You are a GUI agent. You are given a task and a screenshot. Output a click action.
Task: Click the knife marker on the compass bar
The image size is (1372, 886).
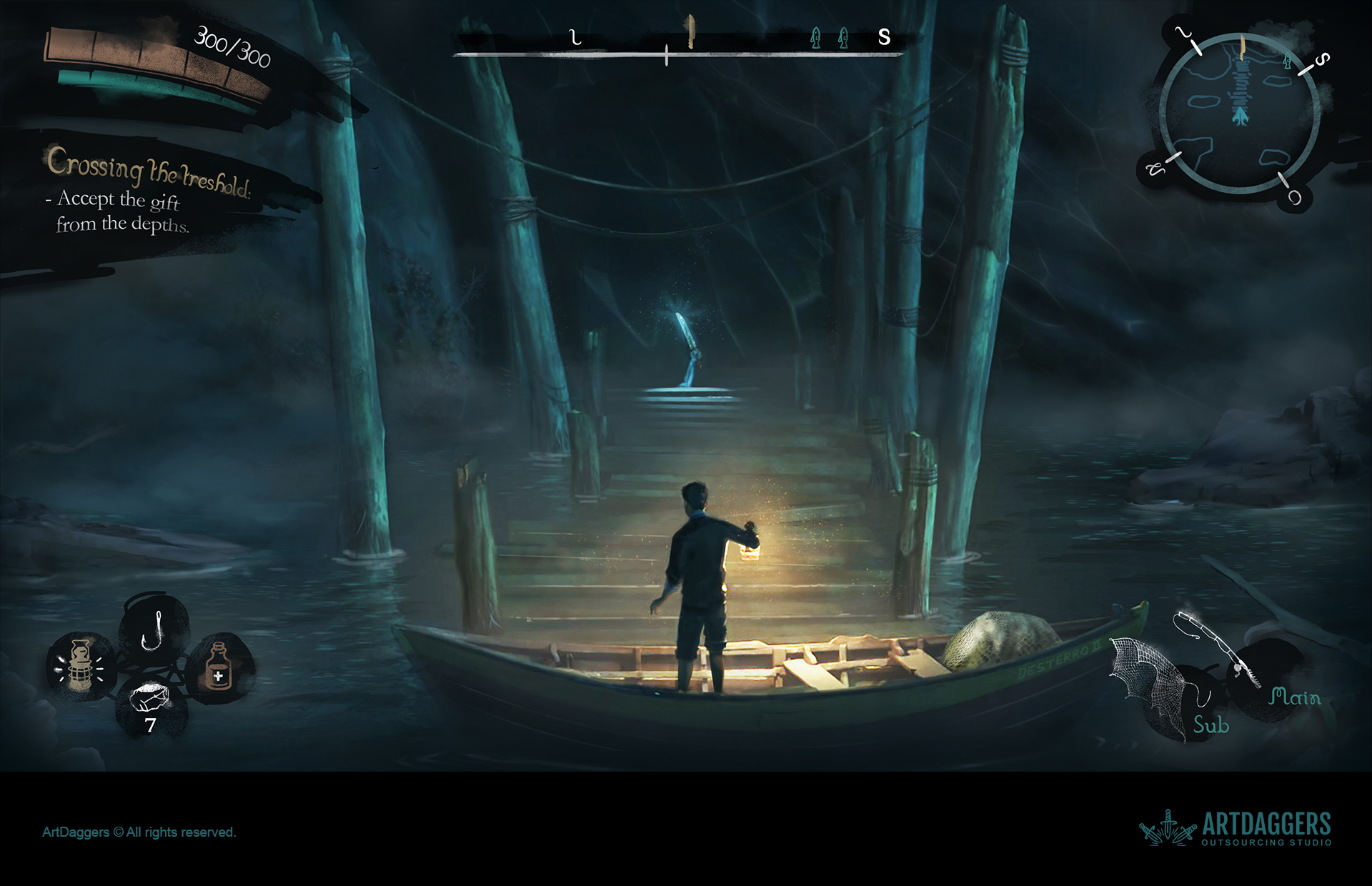coord(690,33)
